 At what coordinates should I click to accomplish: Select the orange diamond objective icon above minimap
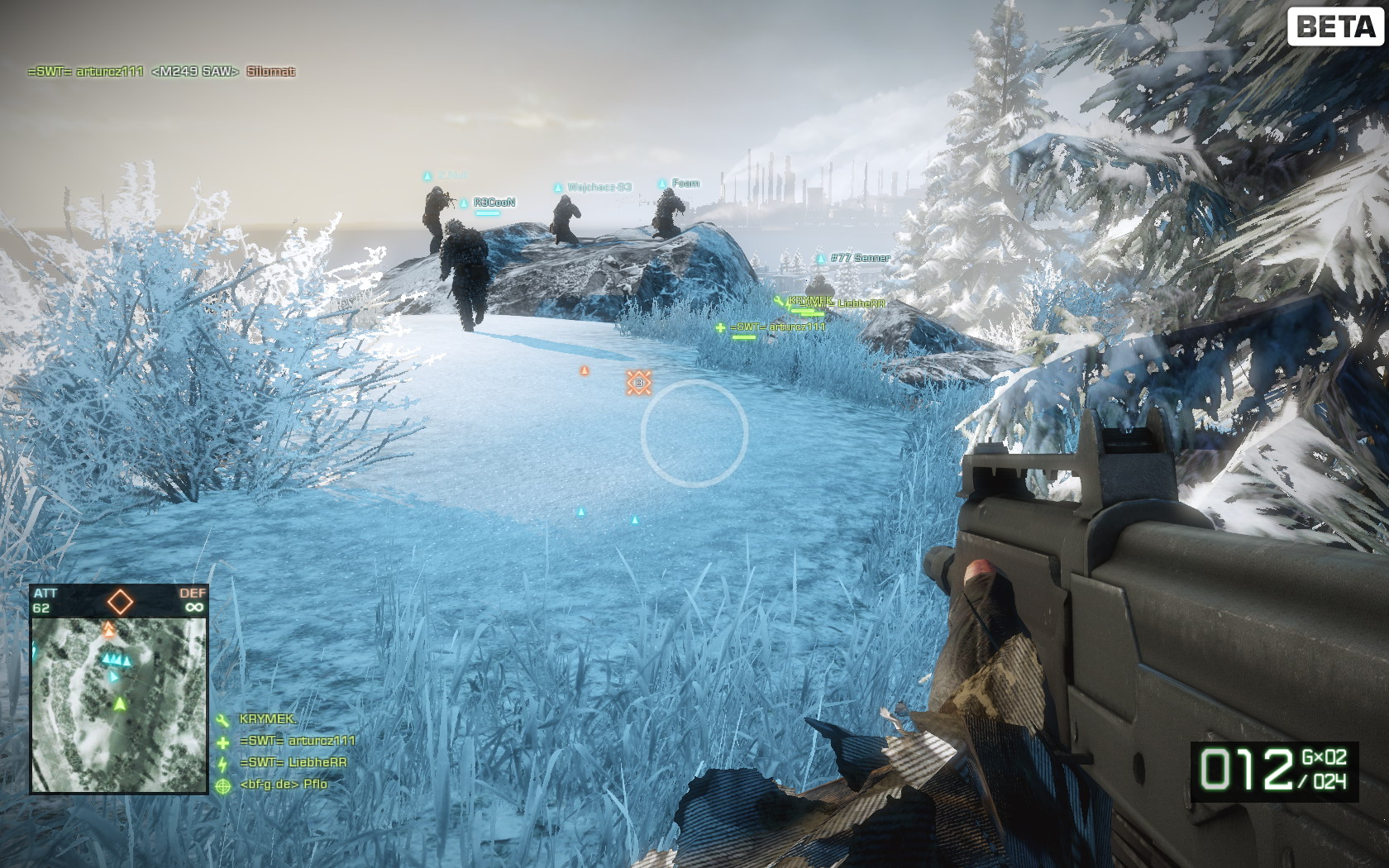(120, 601)
